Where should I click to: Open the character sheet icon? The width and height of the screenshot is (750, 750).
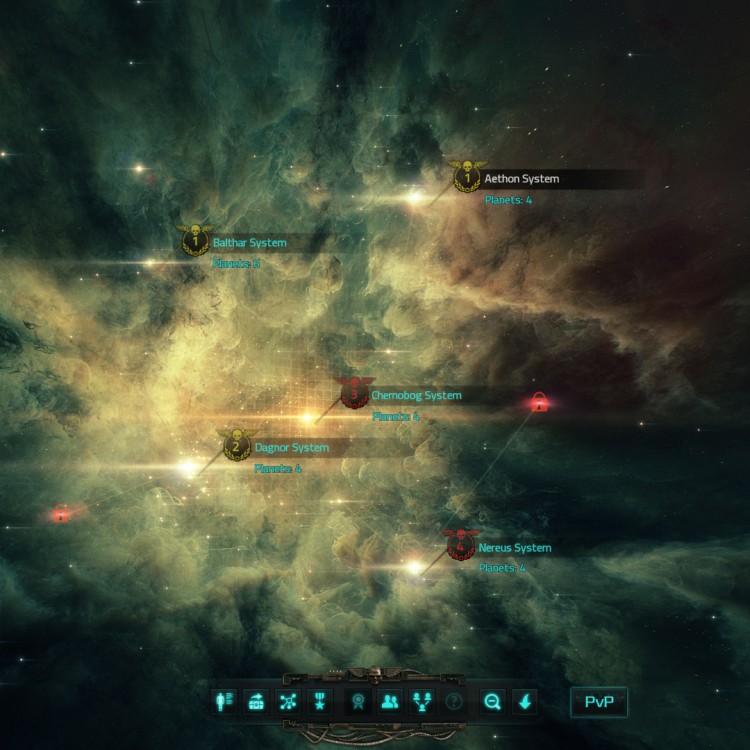[224, 701]
